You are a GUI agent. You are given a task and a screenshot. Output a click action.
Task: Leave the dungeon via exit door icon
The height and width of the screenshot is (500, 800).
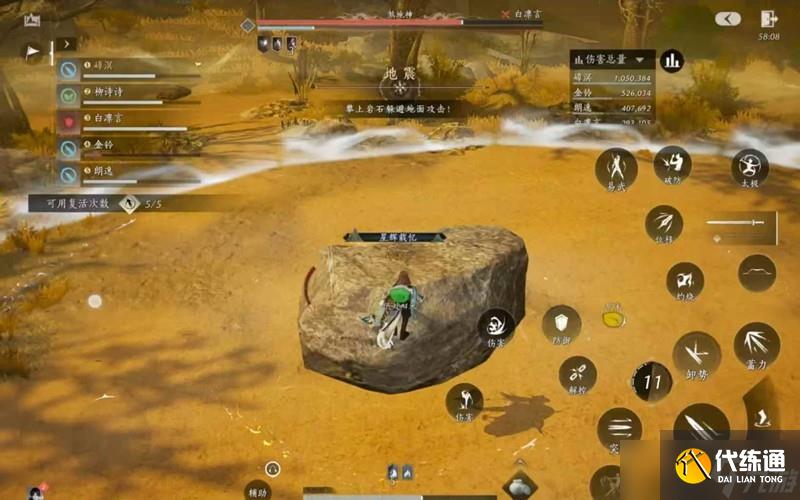769,19
